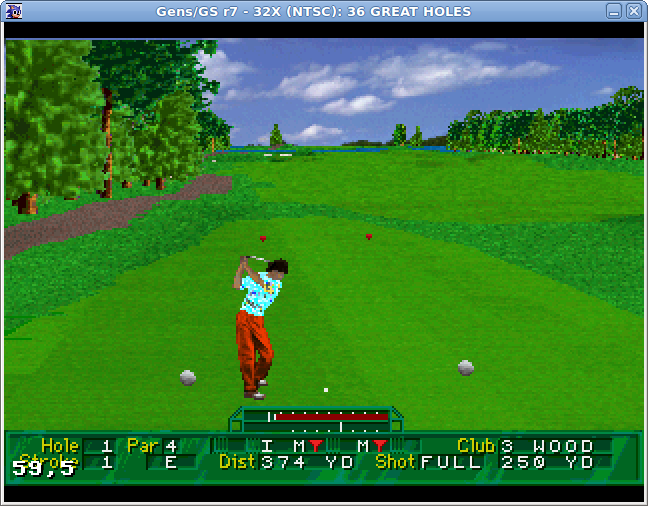Close the Gens/GS emulator window
The width and height of the screenshot is (648, 506).
click(634, 11)
